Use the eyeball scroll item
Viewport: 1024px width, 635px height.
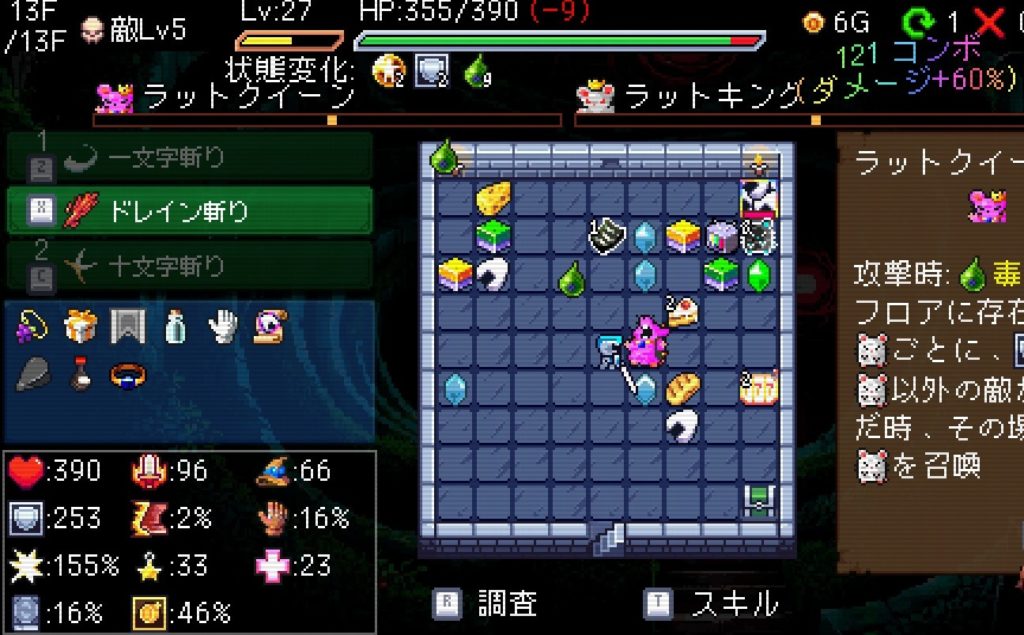(270, 325)
